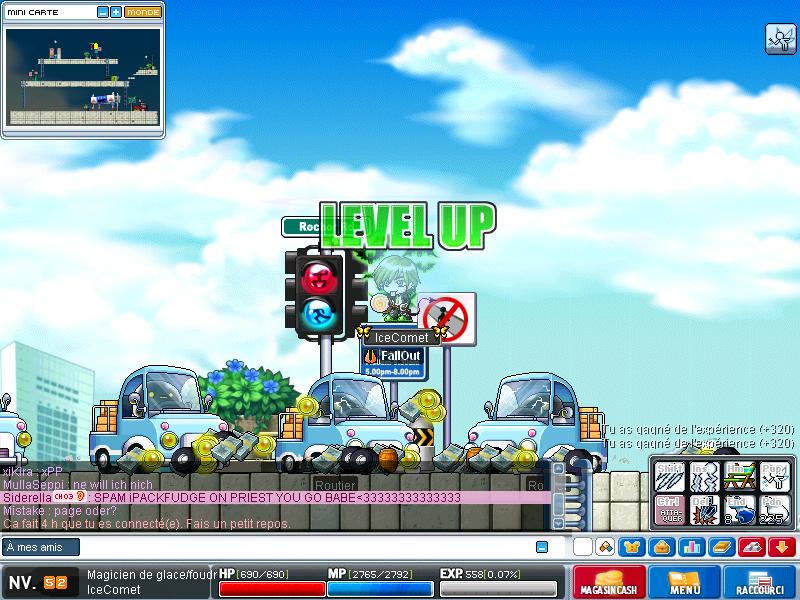The image size is (800, 600).
Task: Select the Pup quick slot icon
Action: click(773, 474)
